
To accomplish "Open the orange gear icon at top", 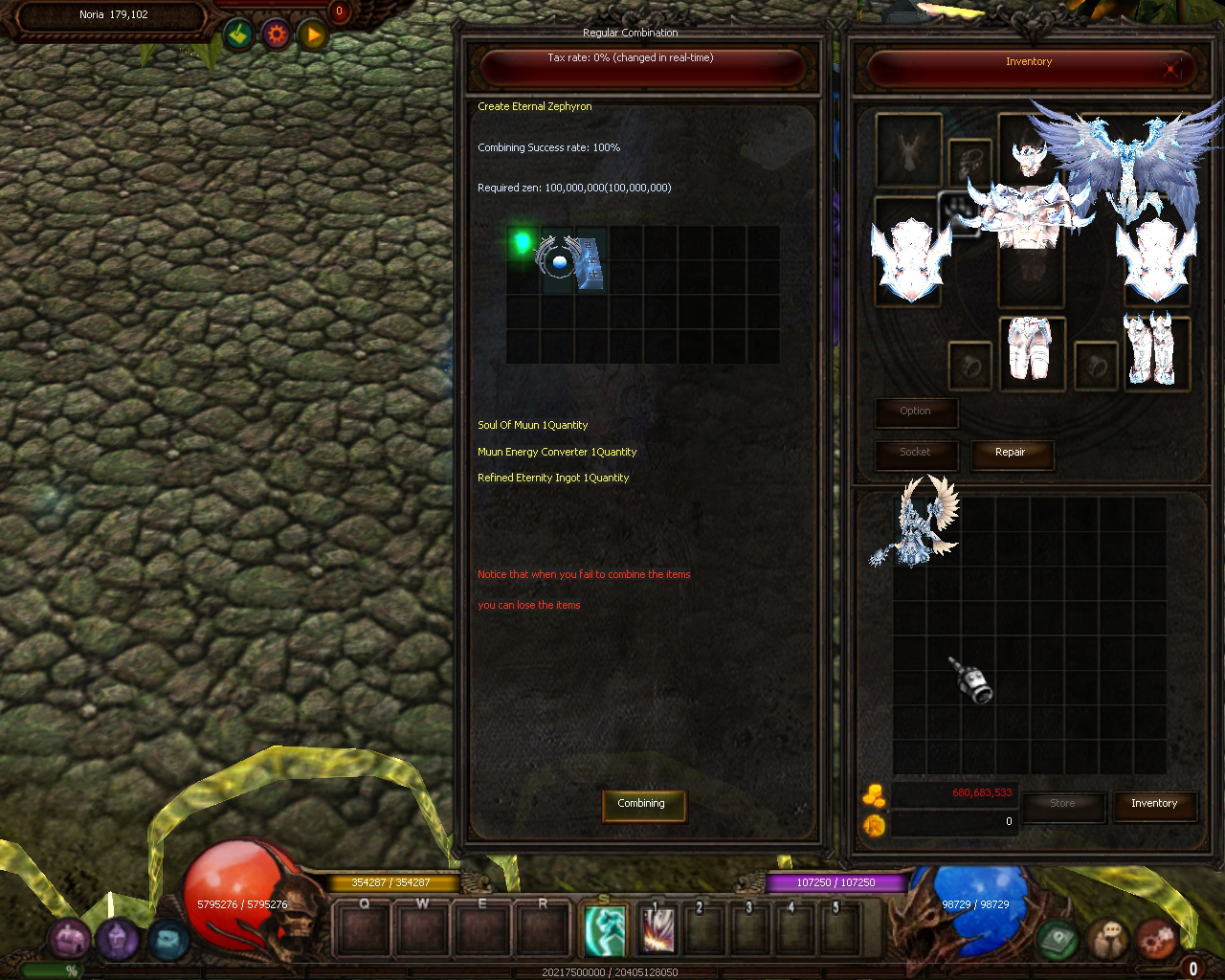I will point(277,35).
